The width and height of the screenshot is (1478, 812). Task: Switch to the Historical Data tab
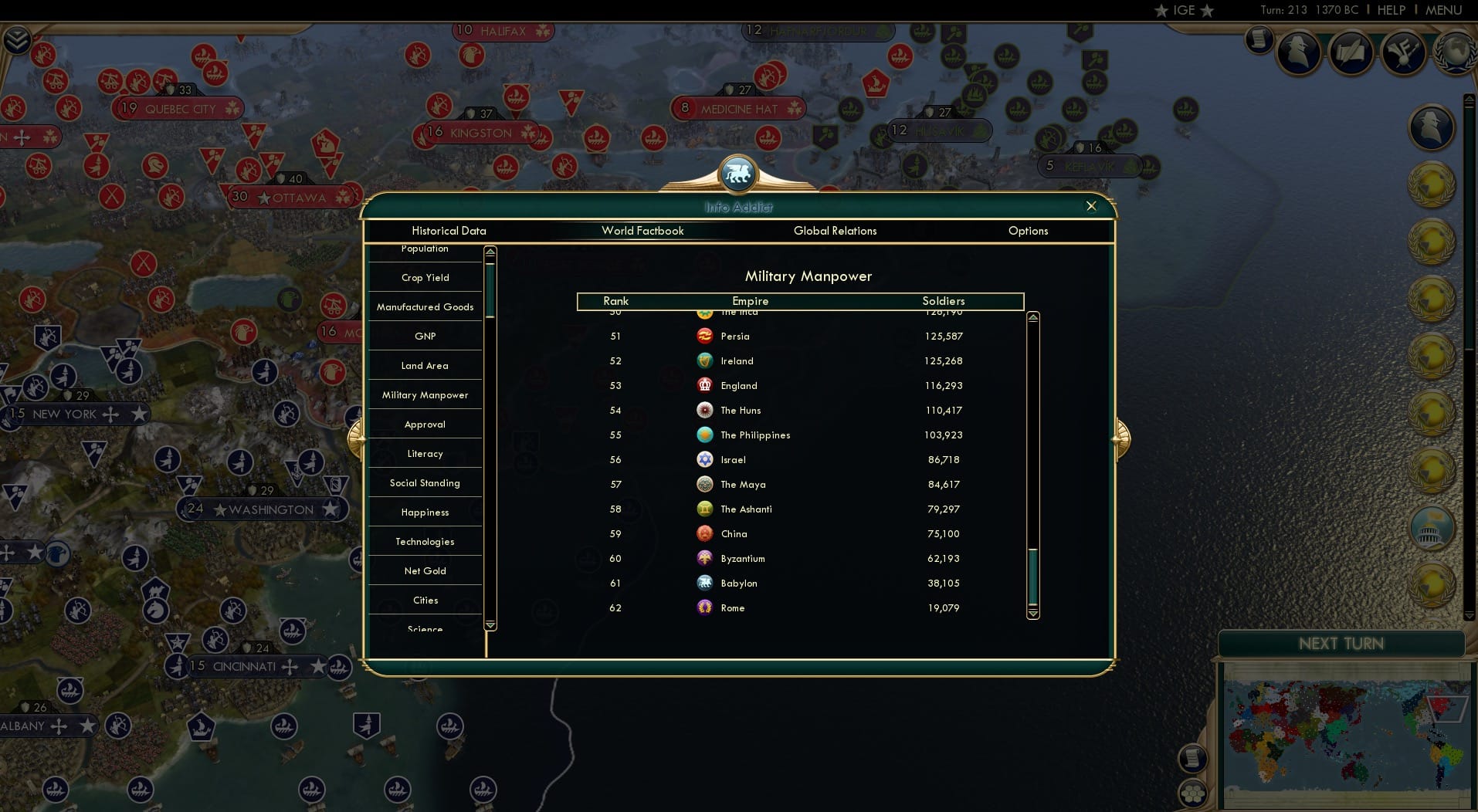[x=449, y=231]
